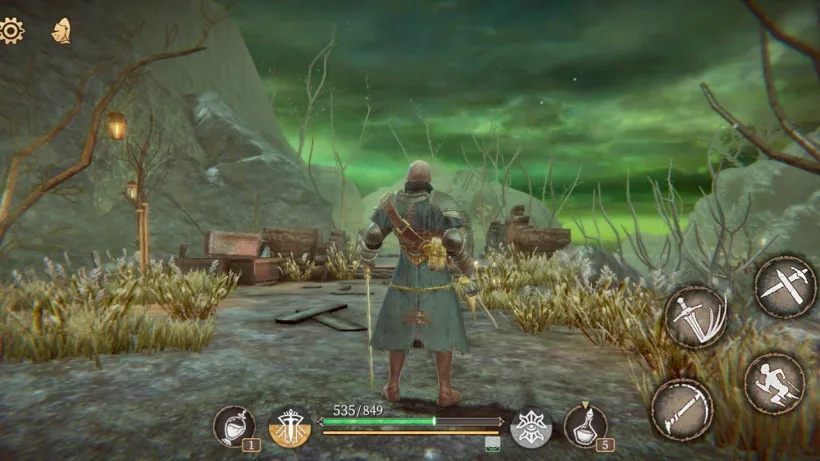Screen dimensions: 820x461
Task: Tap the running figure dodge button
Action: [775, 383]
